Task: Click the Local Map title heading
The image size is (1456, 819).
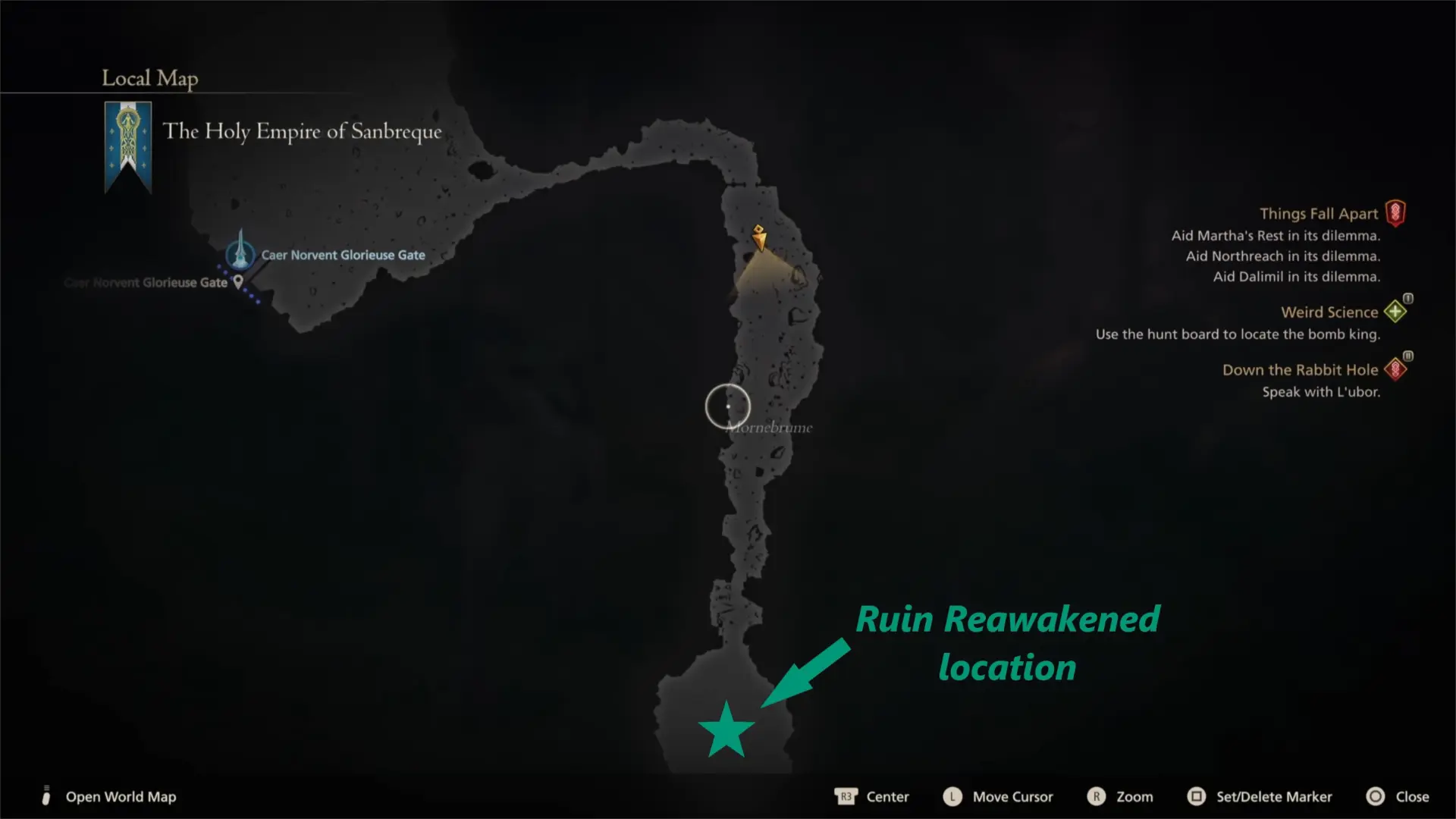Action: click(x=149, y=77)
